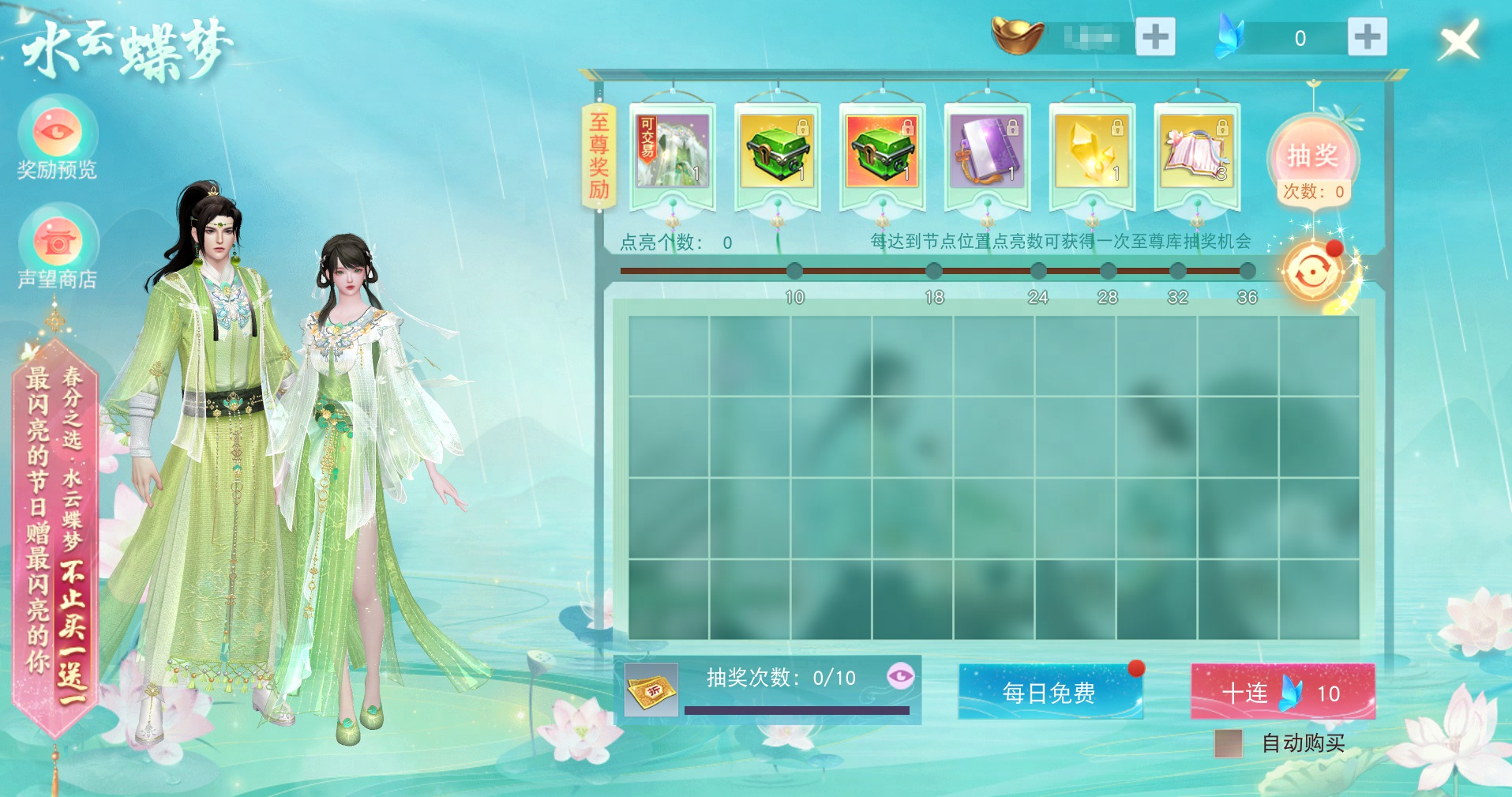Click the progress node labeled 10
This screenshot has height=797, width=1512.
(794, 273)
